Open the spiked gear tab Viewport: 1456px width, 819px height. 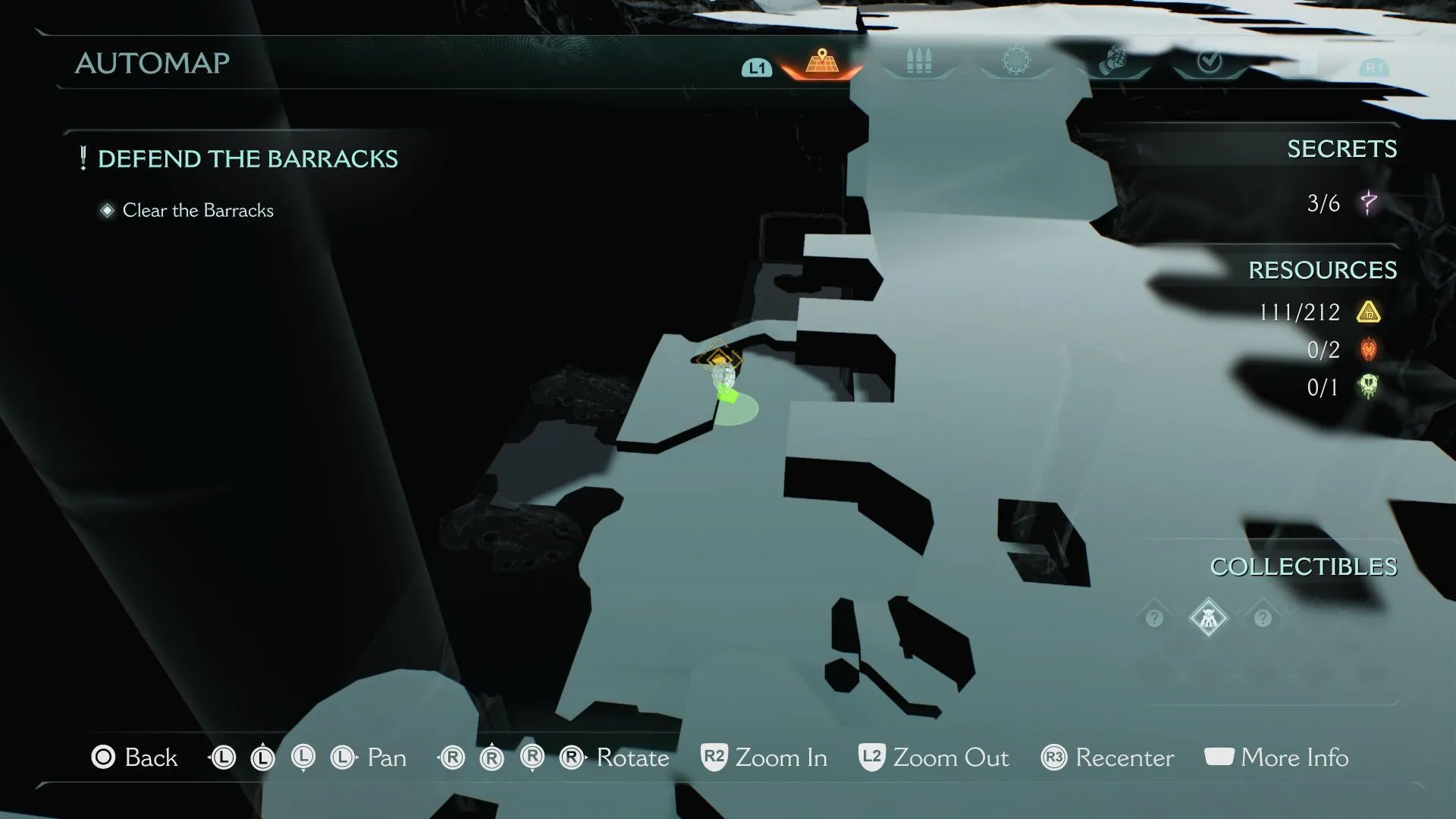tap(1016, 61)
